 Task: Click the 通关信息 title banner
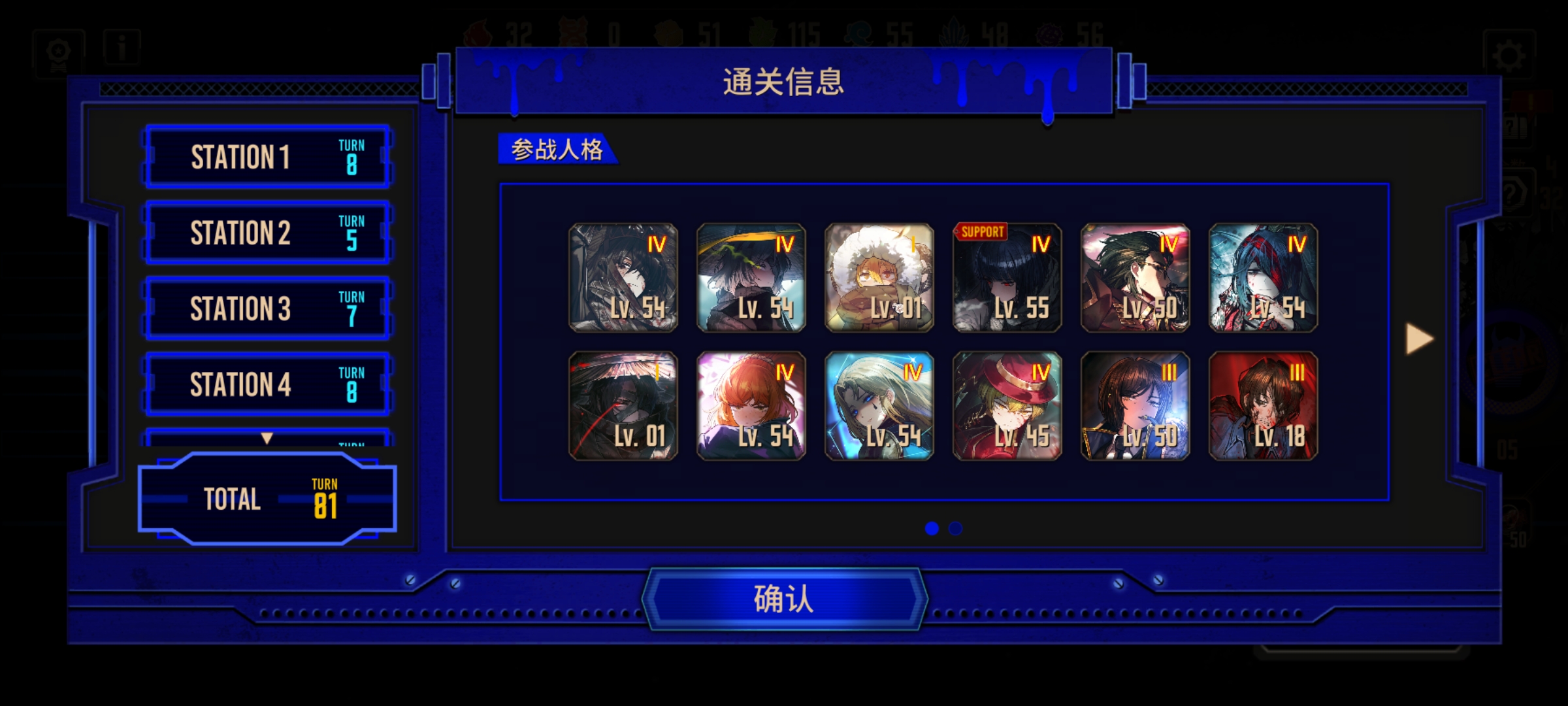pyautogui.click(x=783, y=83)
